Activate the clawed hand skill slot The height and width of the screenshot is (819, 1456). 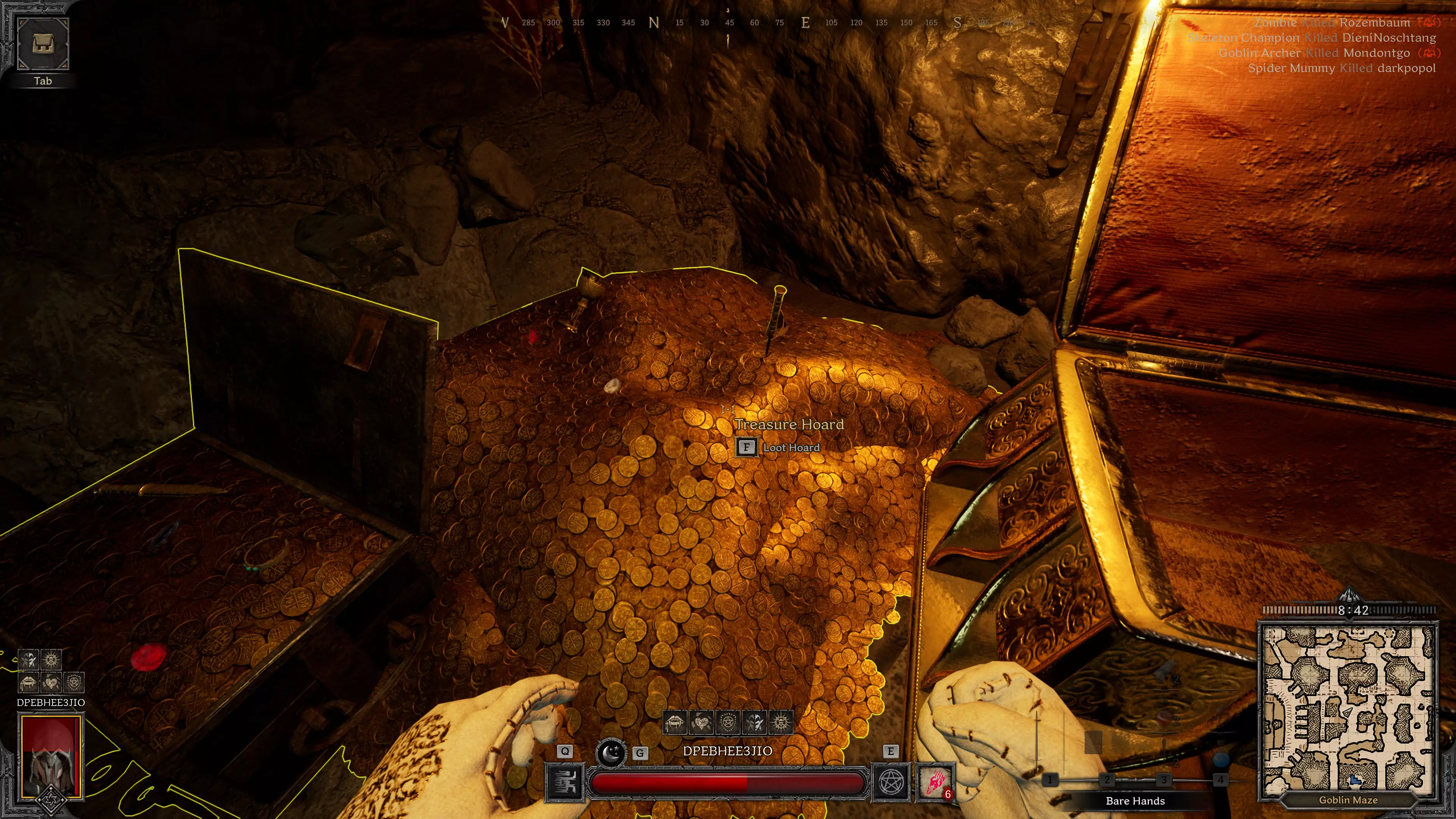[564, 782]
